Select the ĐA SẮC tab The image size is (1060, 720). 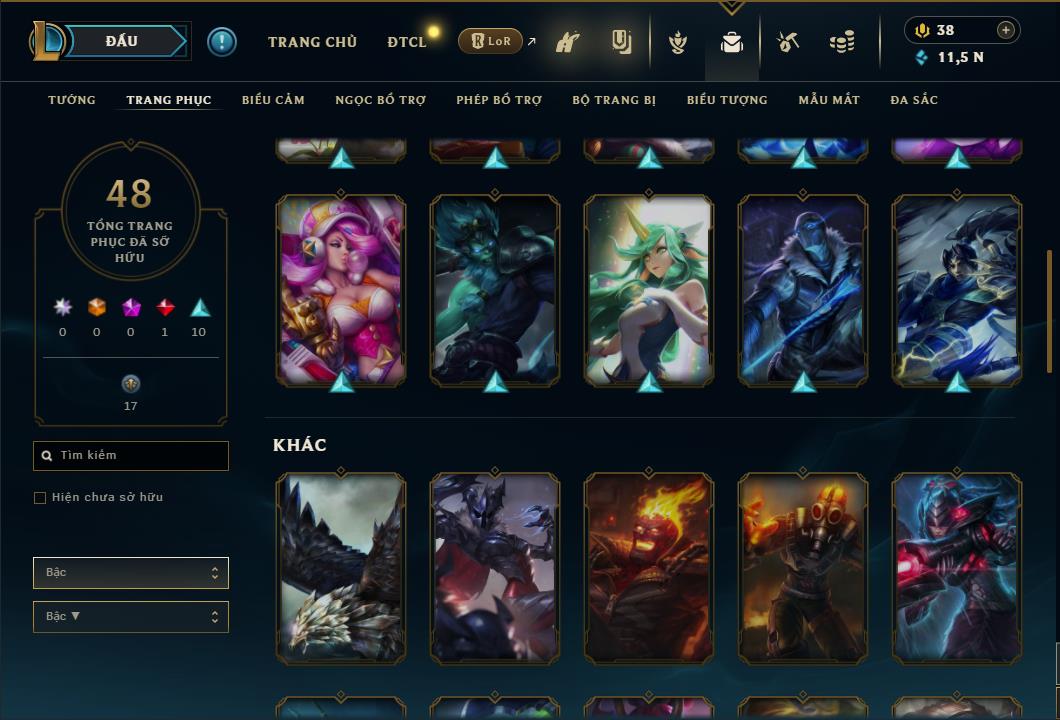pyautogui.click(x=914, y=100)
